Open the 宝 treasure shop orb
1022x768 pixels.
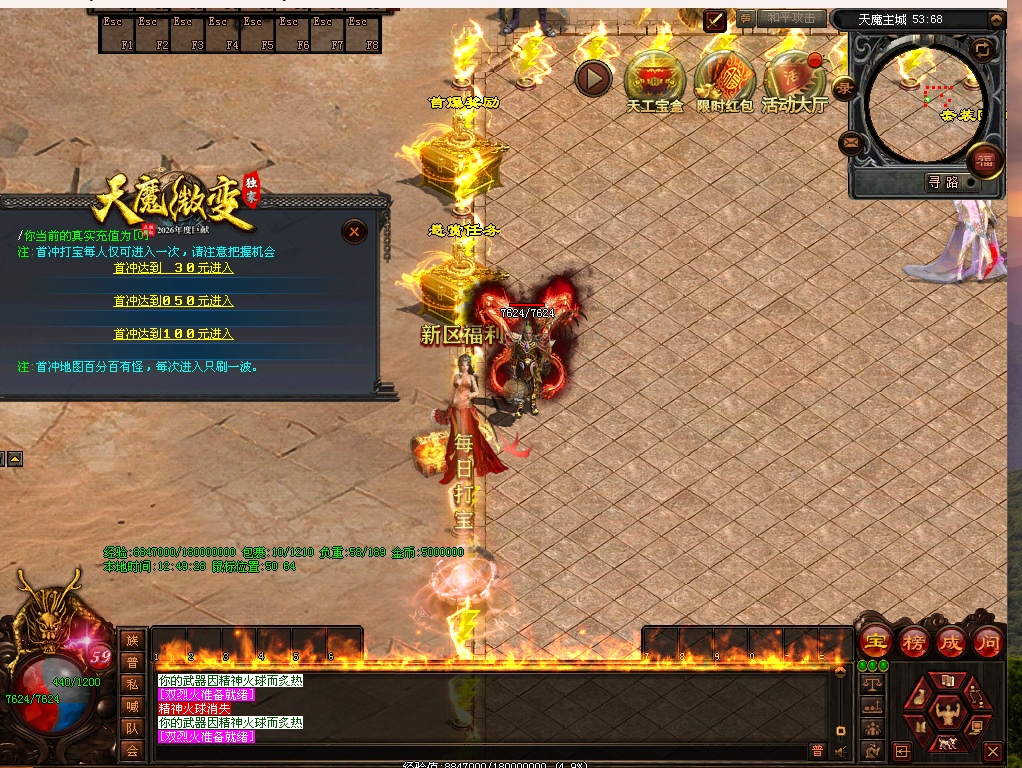point(876,643)
